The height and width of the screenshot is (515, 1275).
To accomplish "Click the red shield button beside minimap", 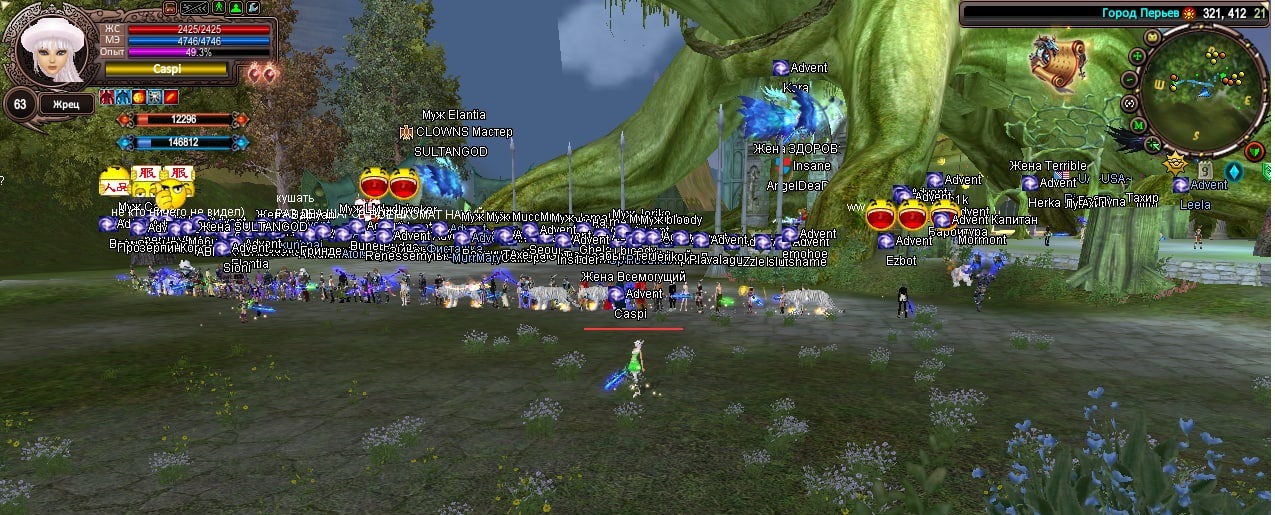I will tap(1256, 150).
